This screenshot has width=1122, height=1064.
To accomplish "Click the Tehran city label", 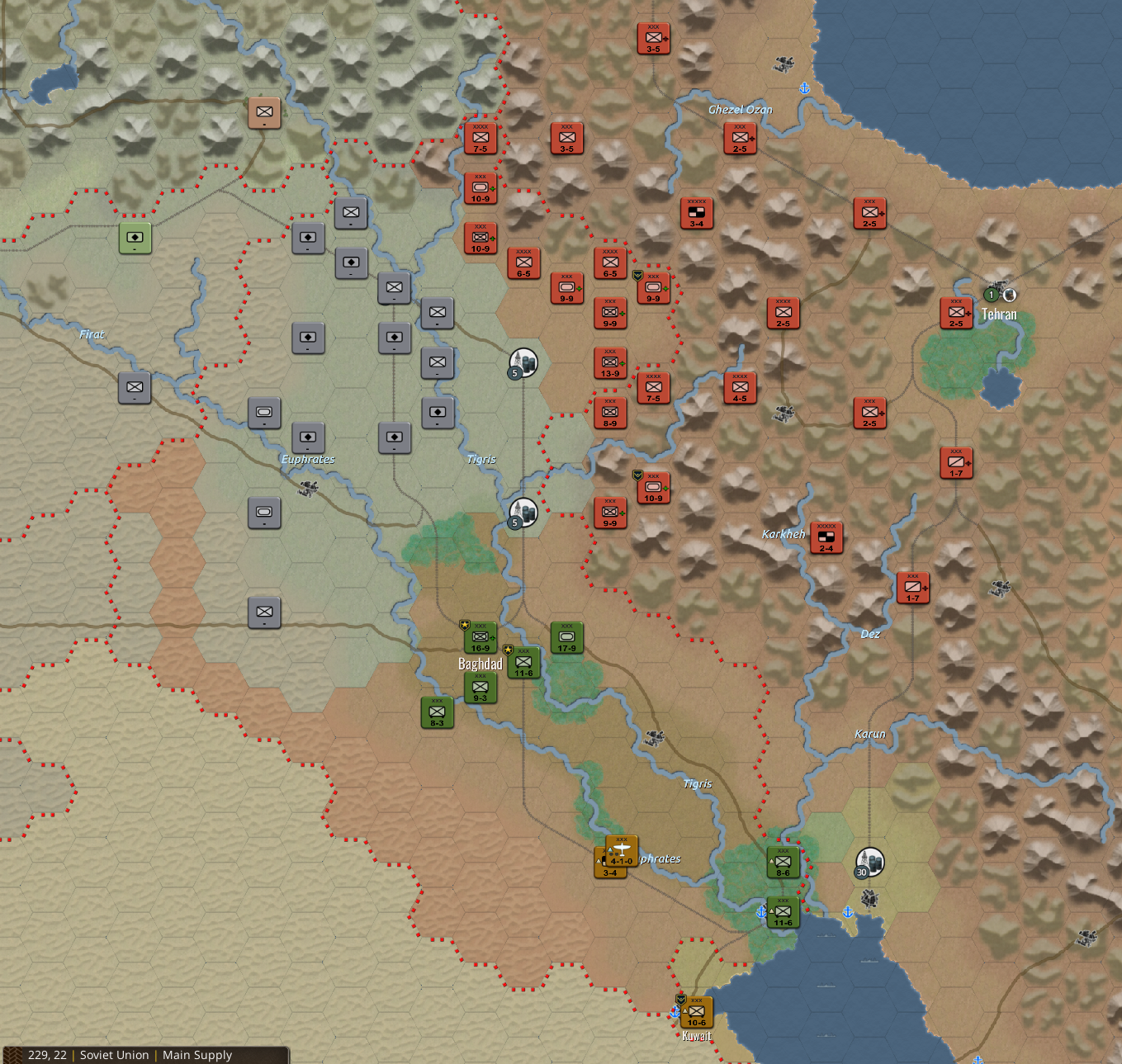I will (998, 314).
